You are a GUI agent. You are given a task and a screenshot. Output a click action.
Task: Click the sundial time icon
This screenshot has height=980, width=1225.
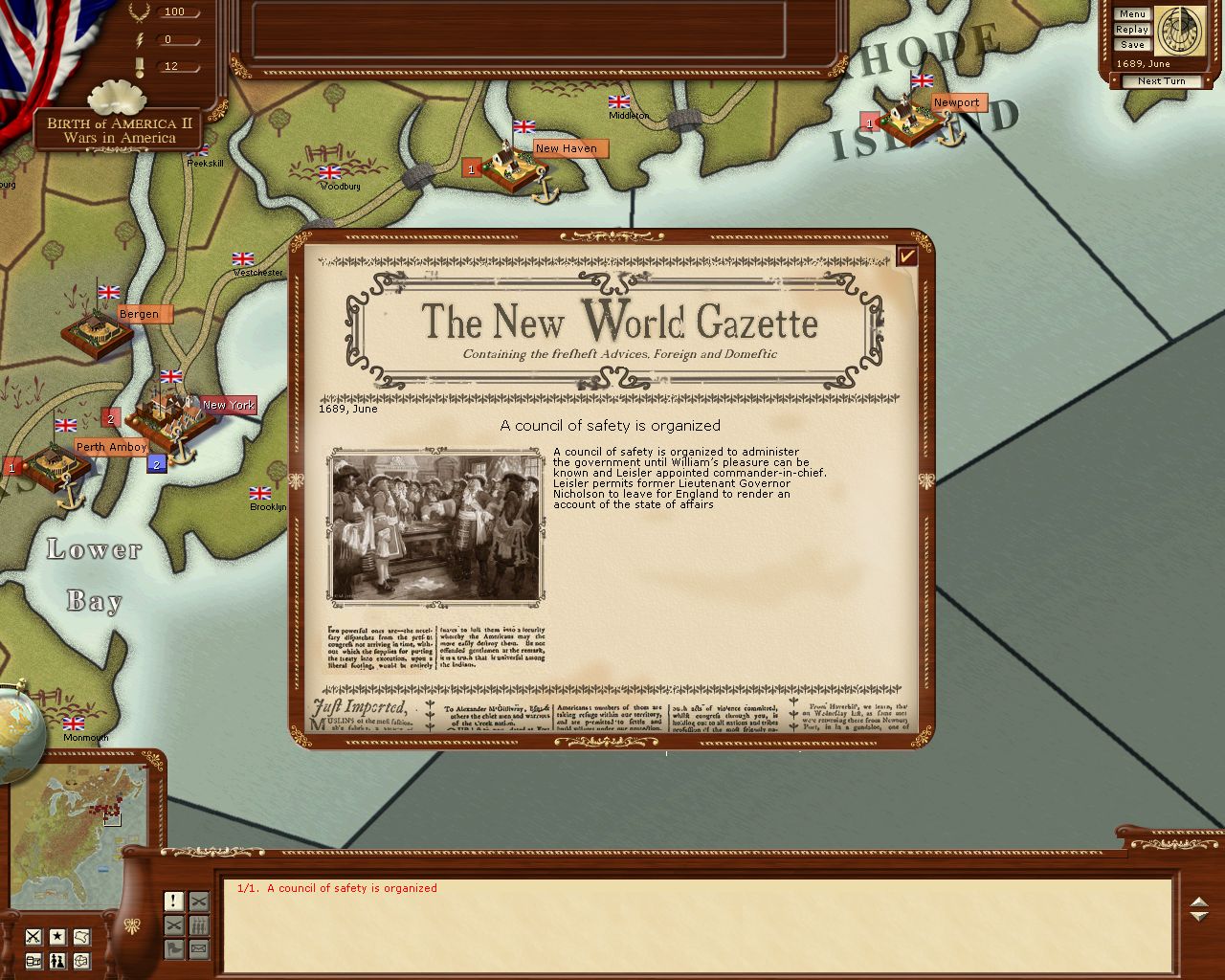[1179, 31]
